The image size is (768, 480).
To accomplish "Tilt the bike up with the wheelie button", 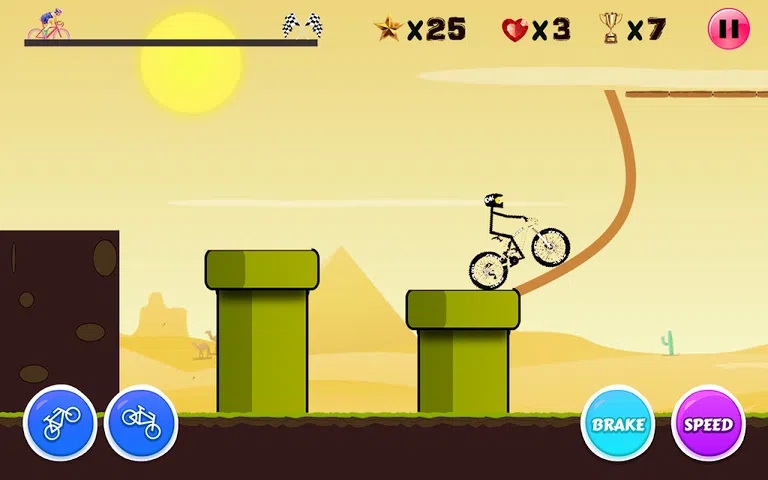I will 60,423.
